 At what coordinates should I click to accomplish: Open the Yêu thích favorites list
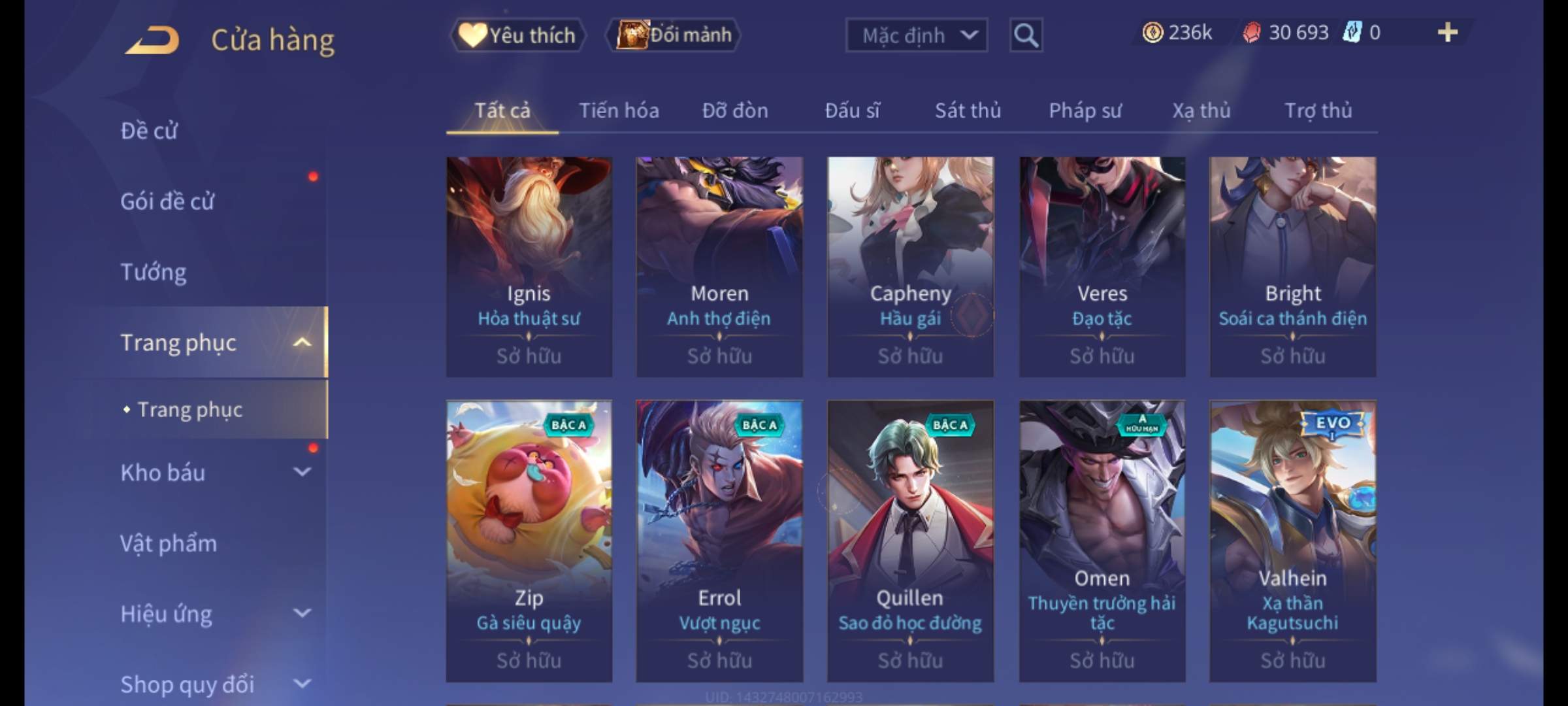[517, 35]
